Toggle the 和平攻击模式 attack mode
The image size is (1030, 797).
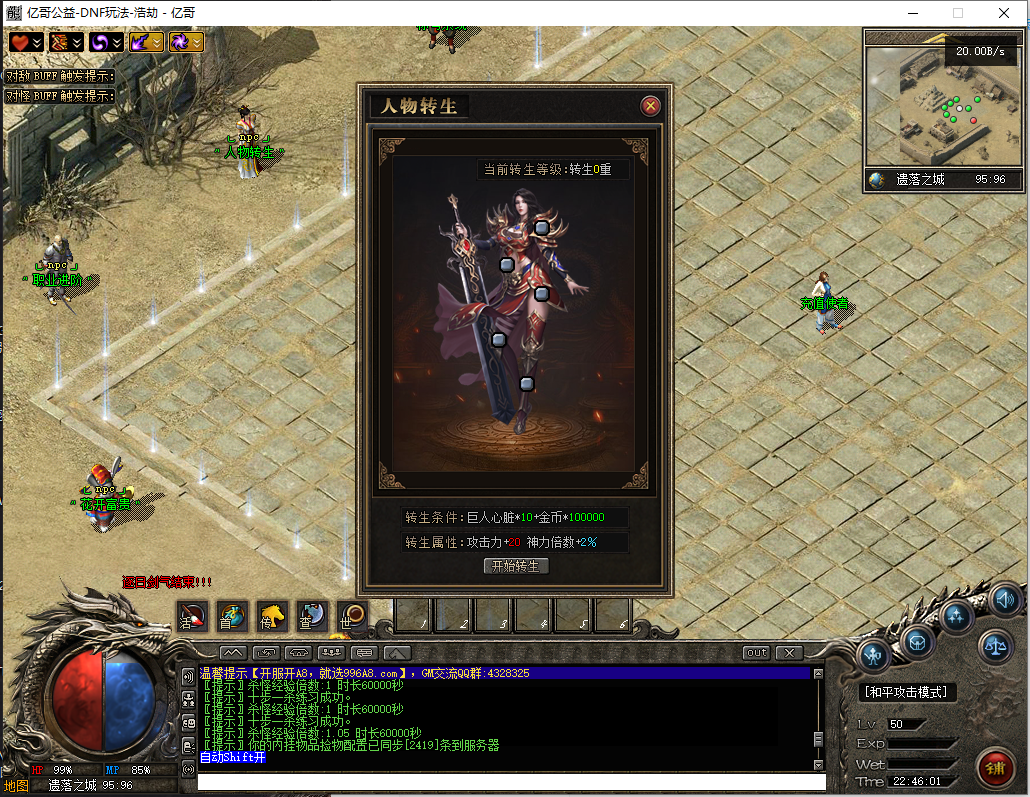tap(908, 692)
